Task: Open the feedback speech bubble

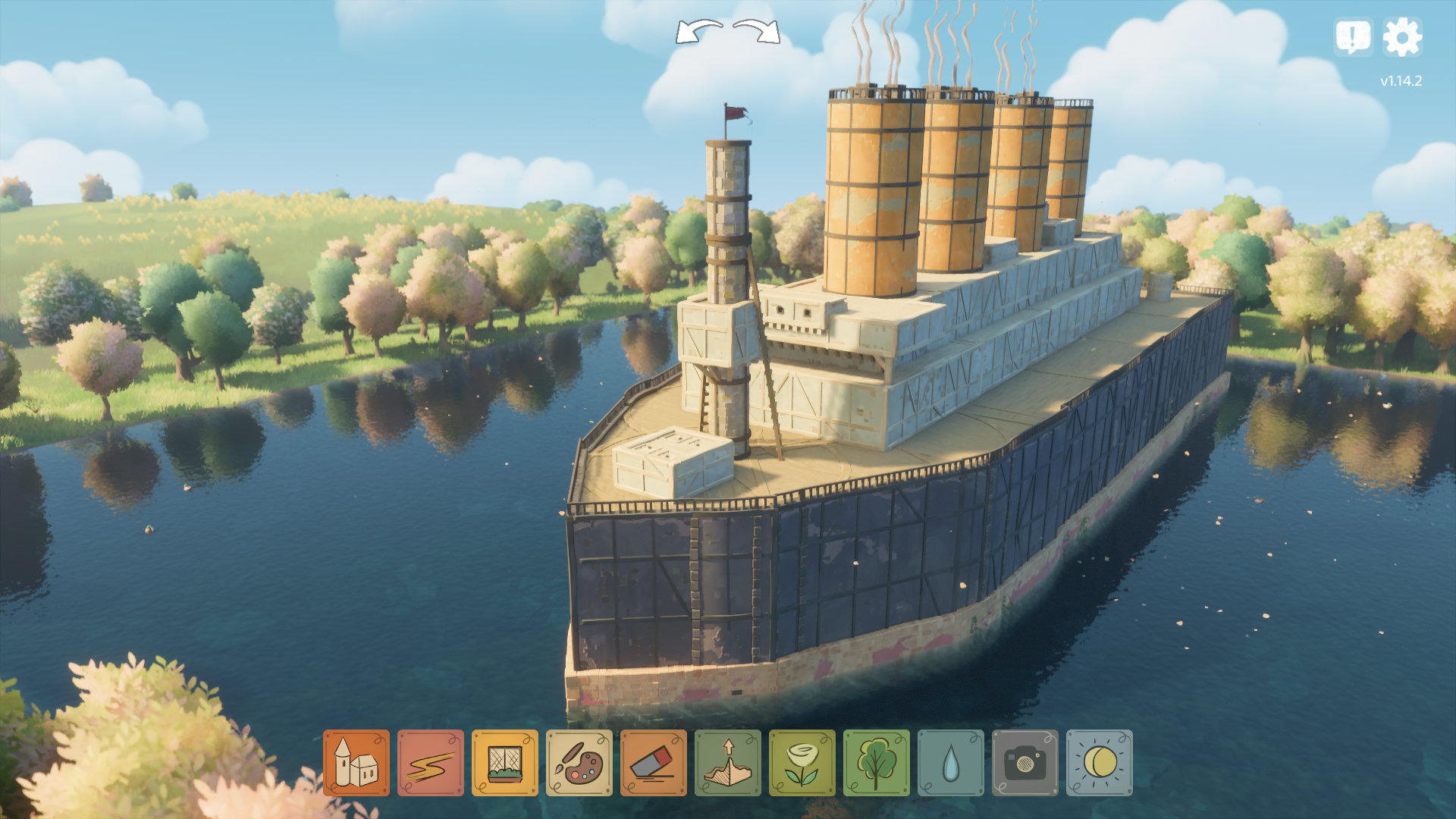Action: 1353,37
